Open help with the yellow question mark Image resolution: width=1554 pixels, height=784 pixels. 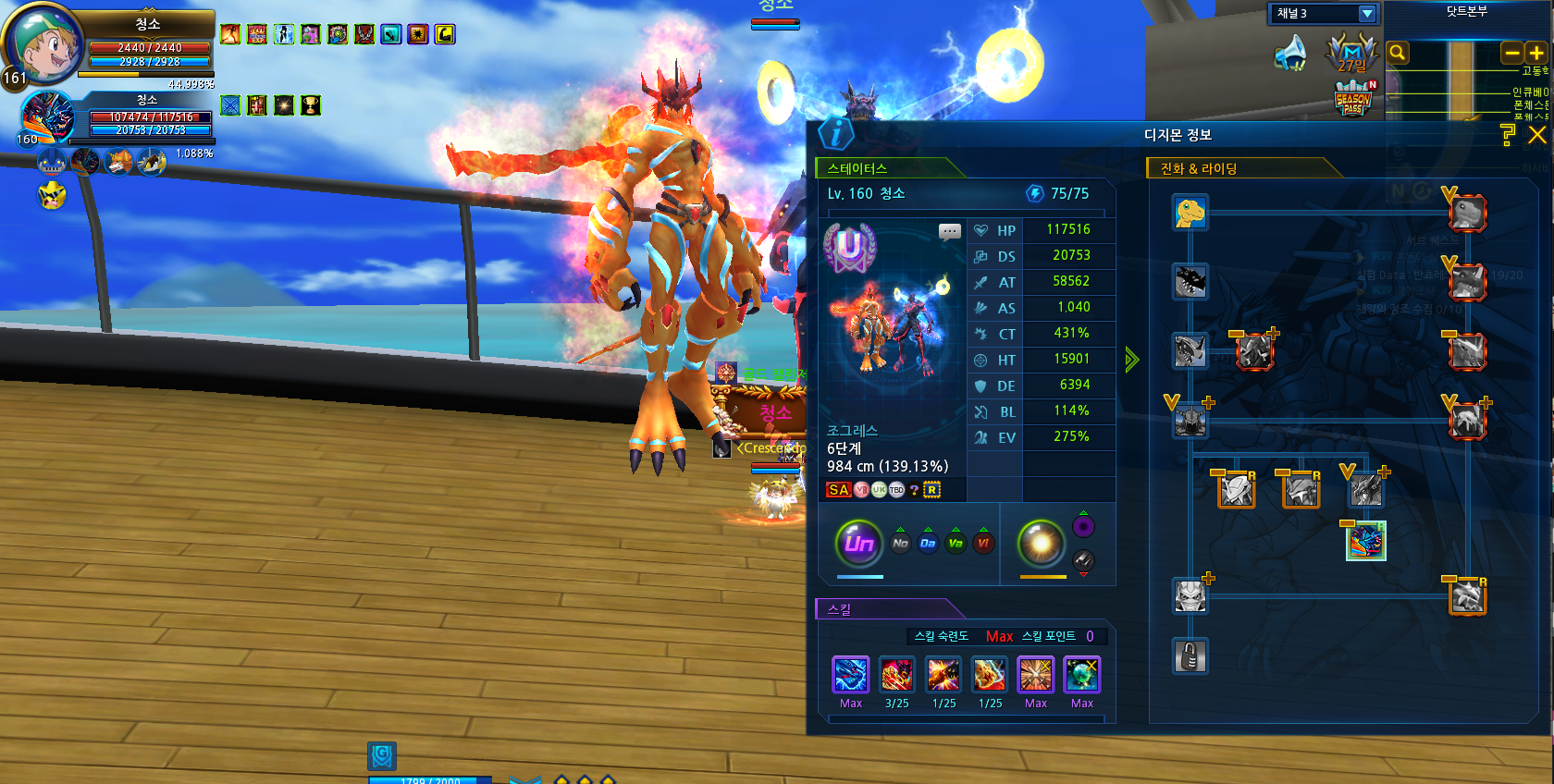coord(1508,135)
